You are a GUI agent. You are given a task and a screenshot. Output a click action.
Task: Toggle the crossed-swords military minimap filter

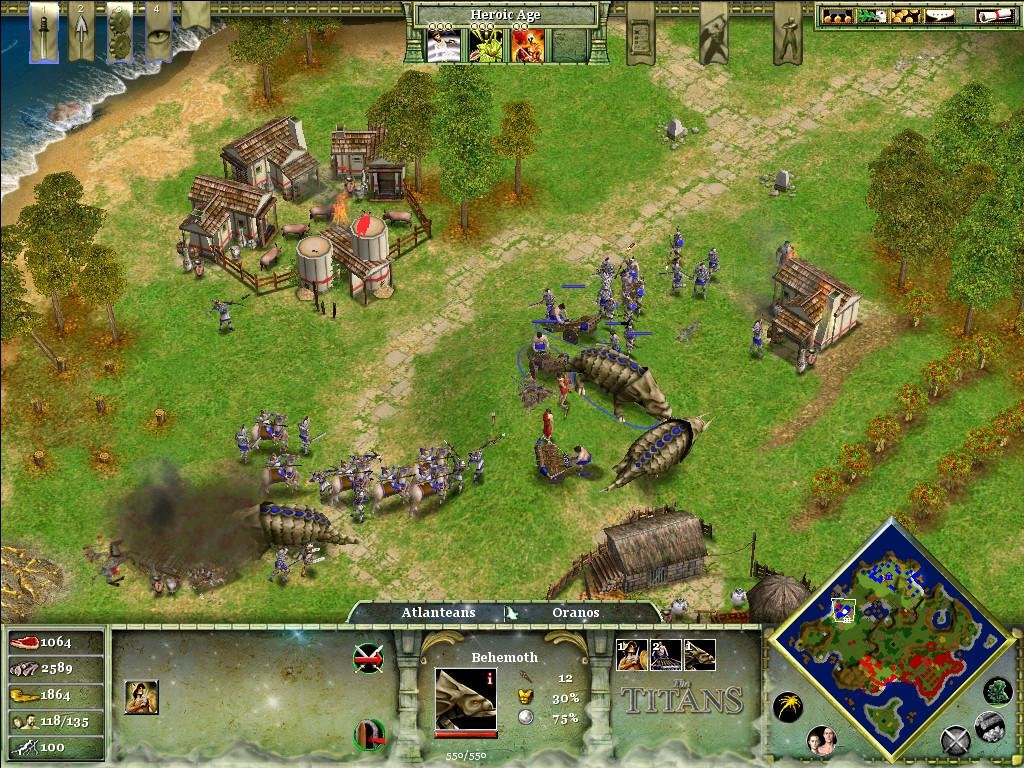point(955,741)
